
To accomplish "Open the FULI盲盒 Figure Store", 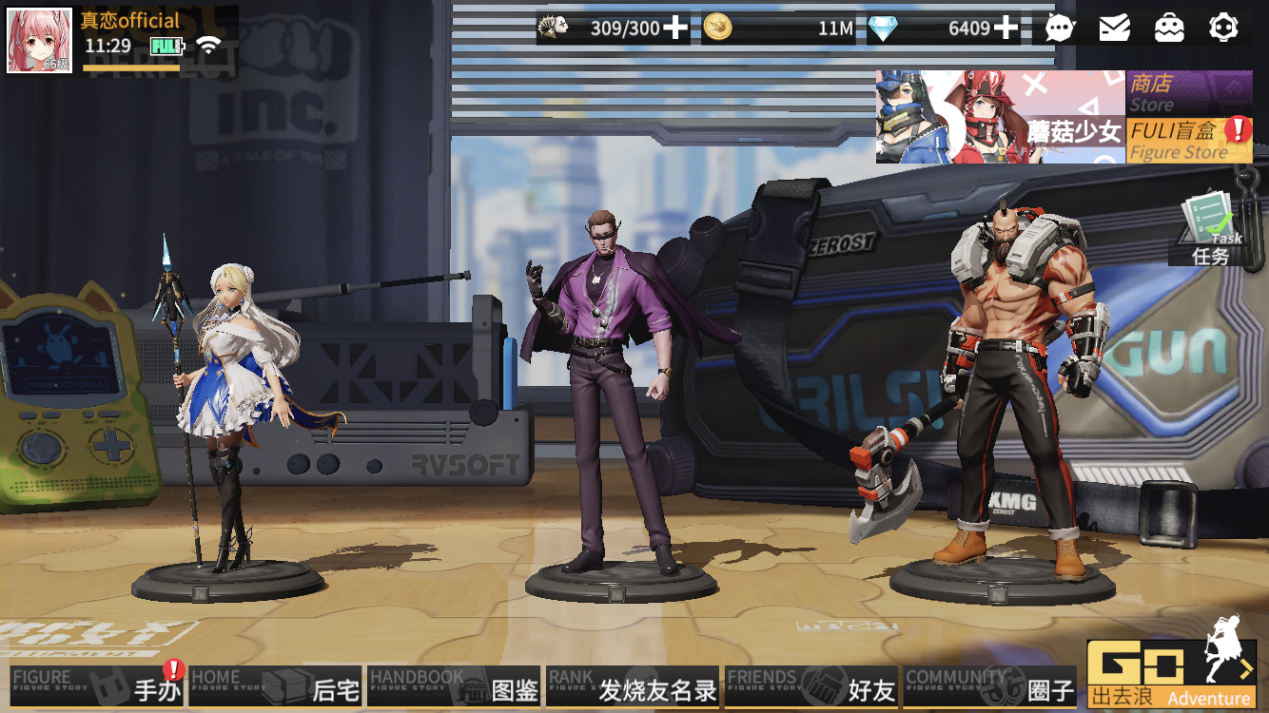I will pyautogui.click(x=1188, y=140).
